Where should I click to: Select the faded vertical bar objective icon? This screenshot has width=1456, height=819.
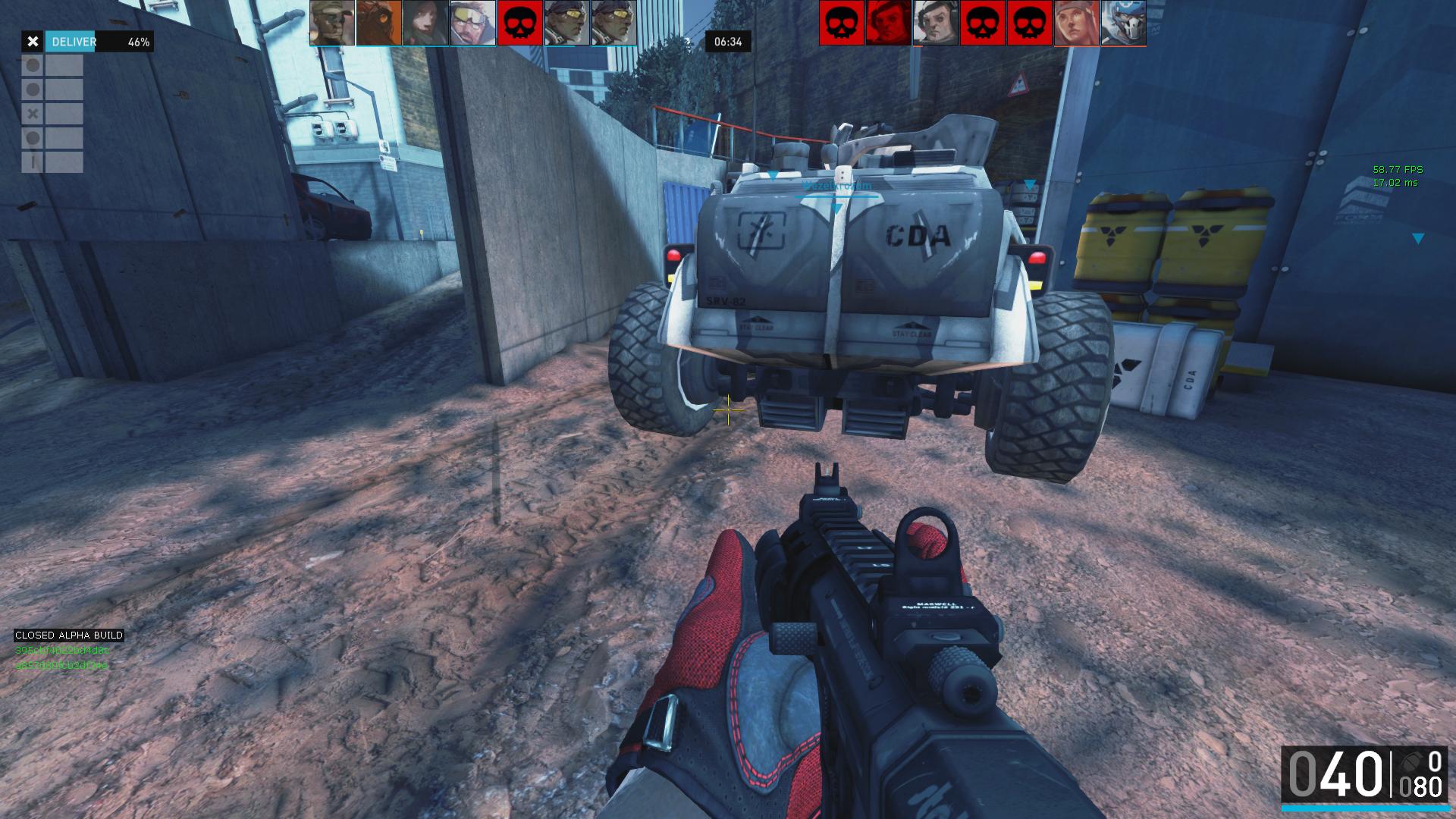33,162
